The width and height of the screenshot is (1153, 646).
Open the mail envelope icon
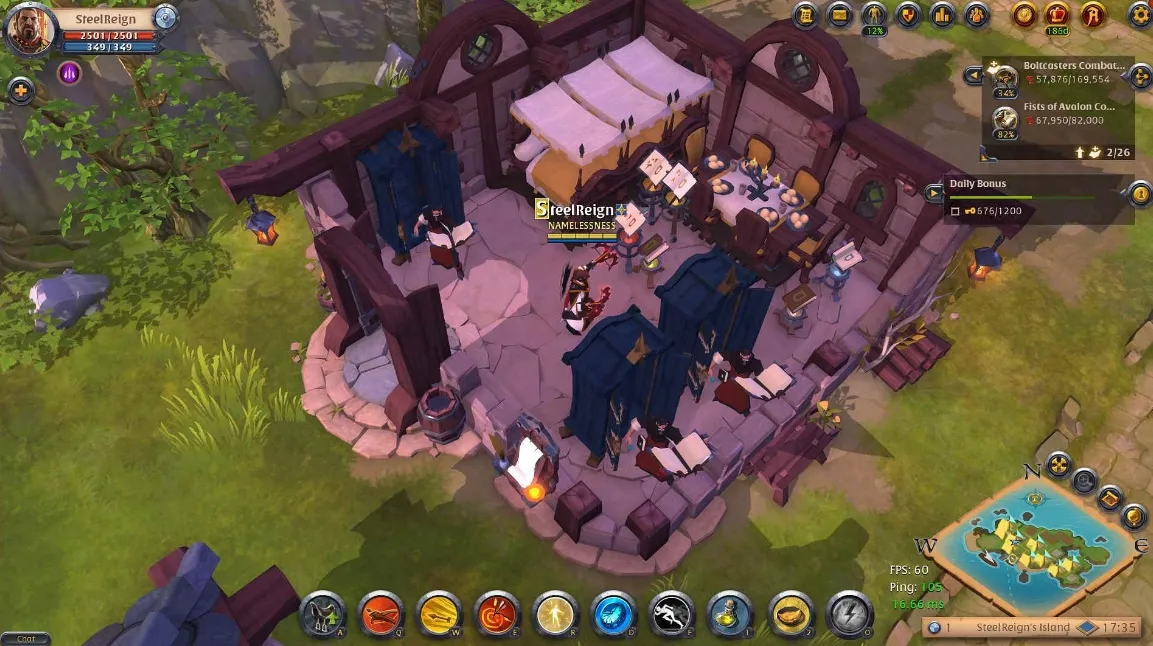click(840, 14)
